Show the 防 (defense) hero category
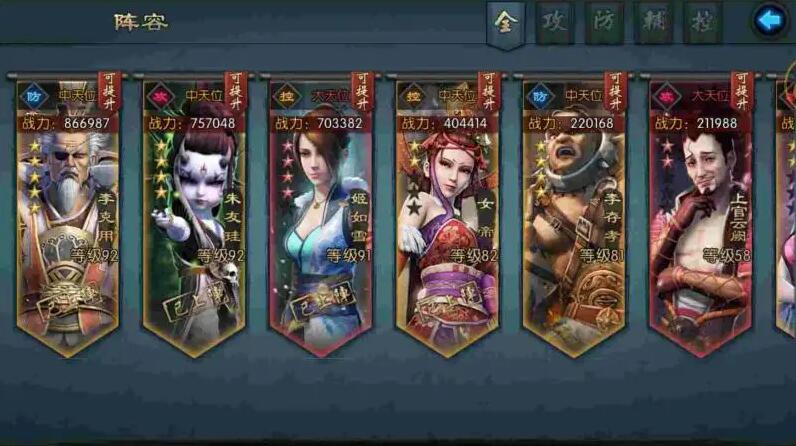 [x=603, y=23]
